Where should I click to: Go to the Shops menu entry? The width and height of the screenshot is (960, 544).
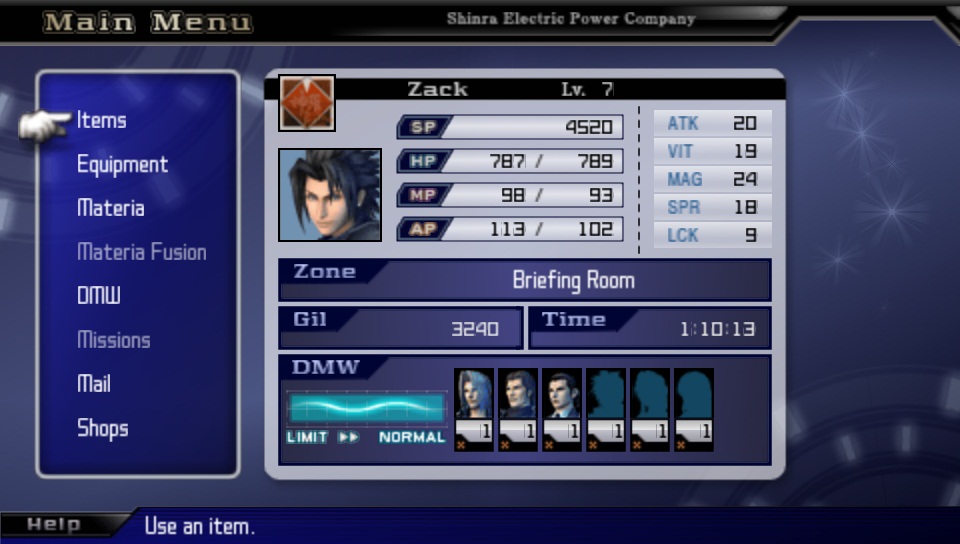coord(103,428)
